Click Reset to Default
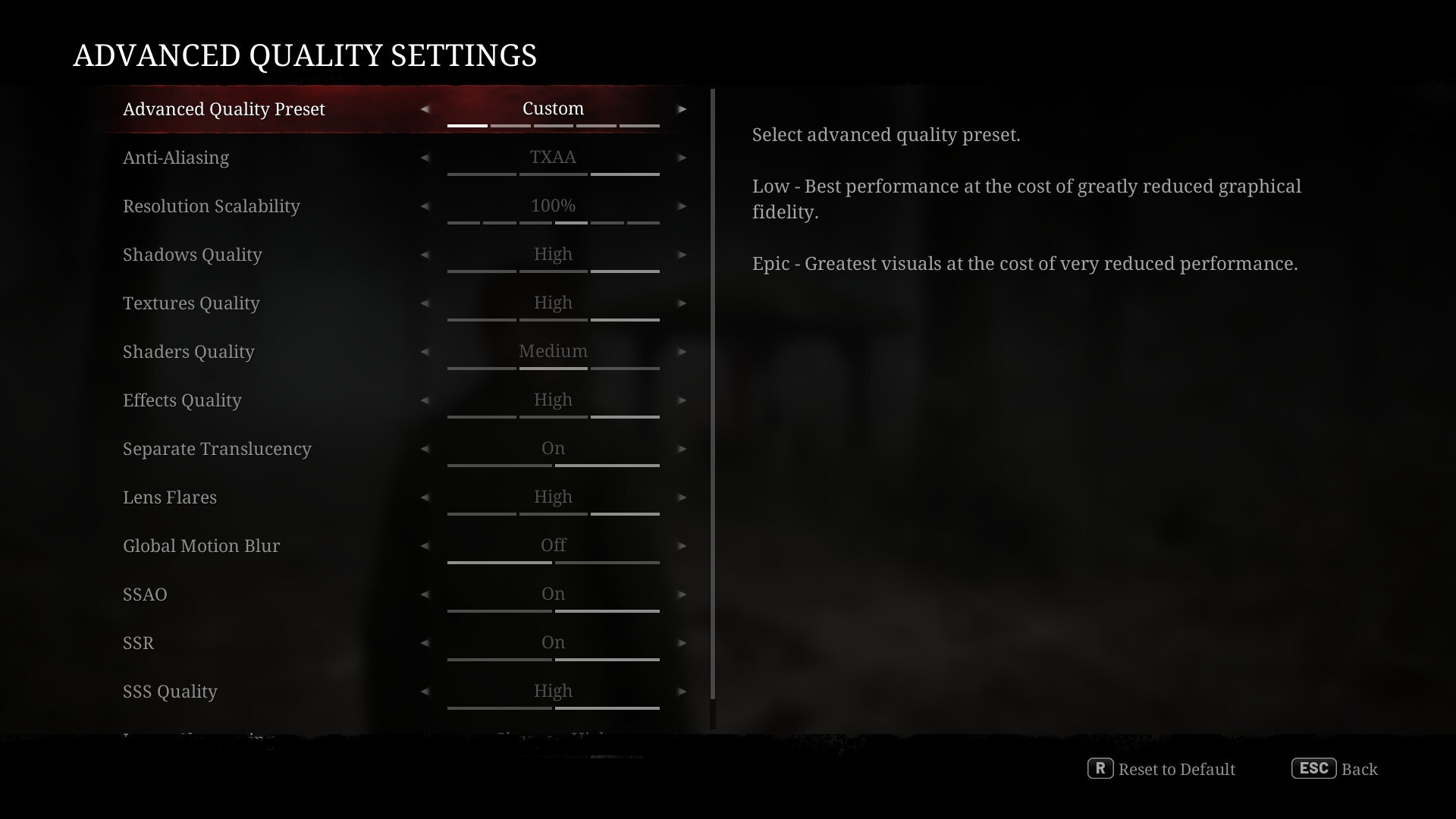This screenshot has height=819, width=1456. click(x=1162, y=769)
